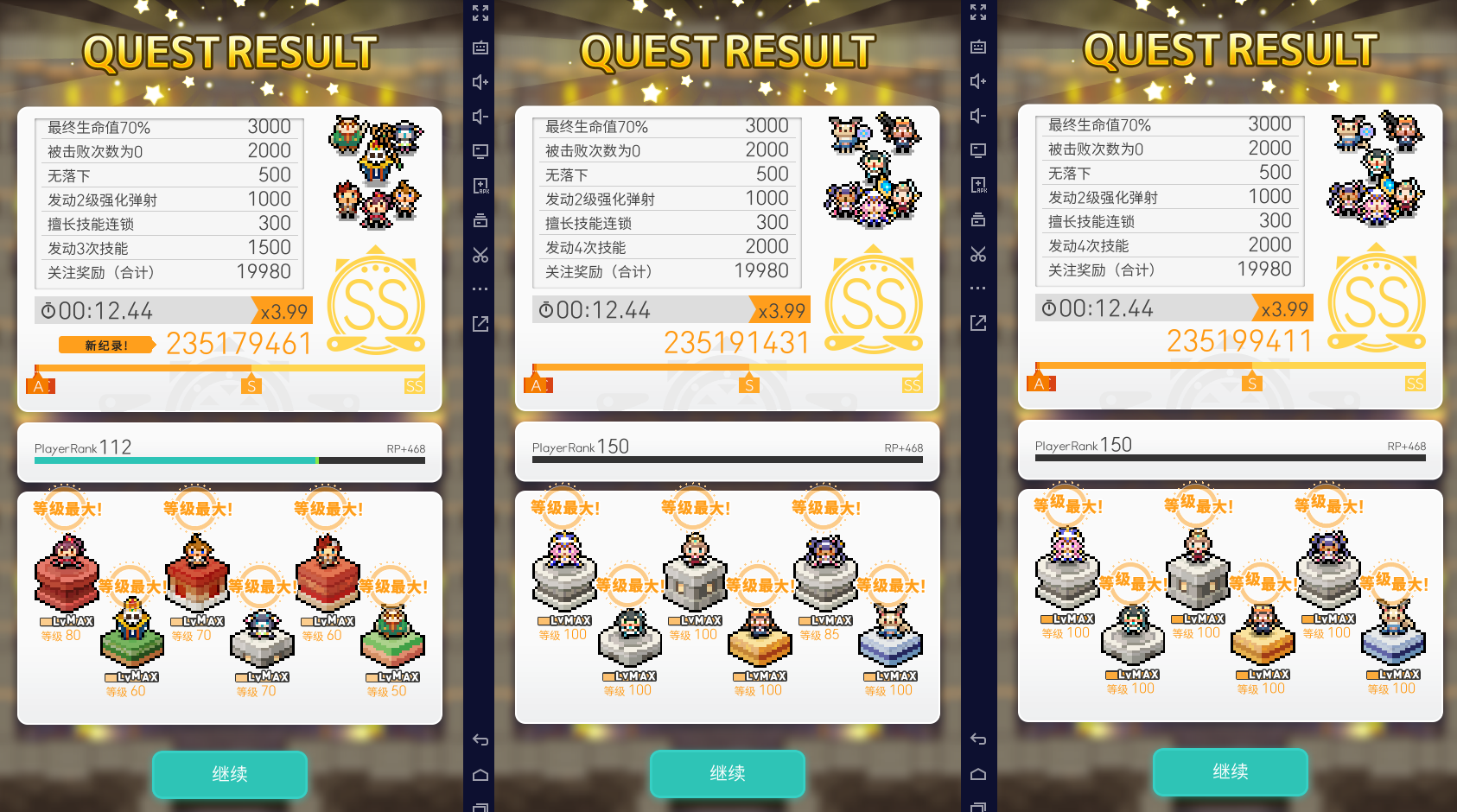Toggle fullscreen mode from the sidebar
This screenshot has width=1457, height=812.
pos(481,13)
